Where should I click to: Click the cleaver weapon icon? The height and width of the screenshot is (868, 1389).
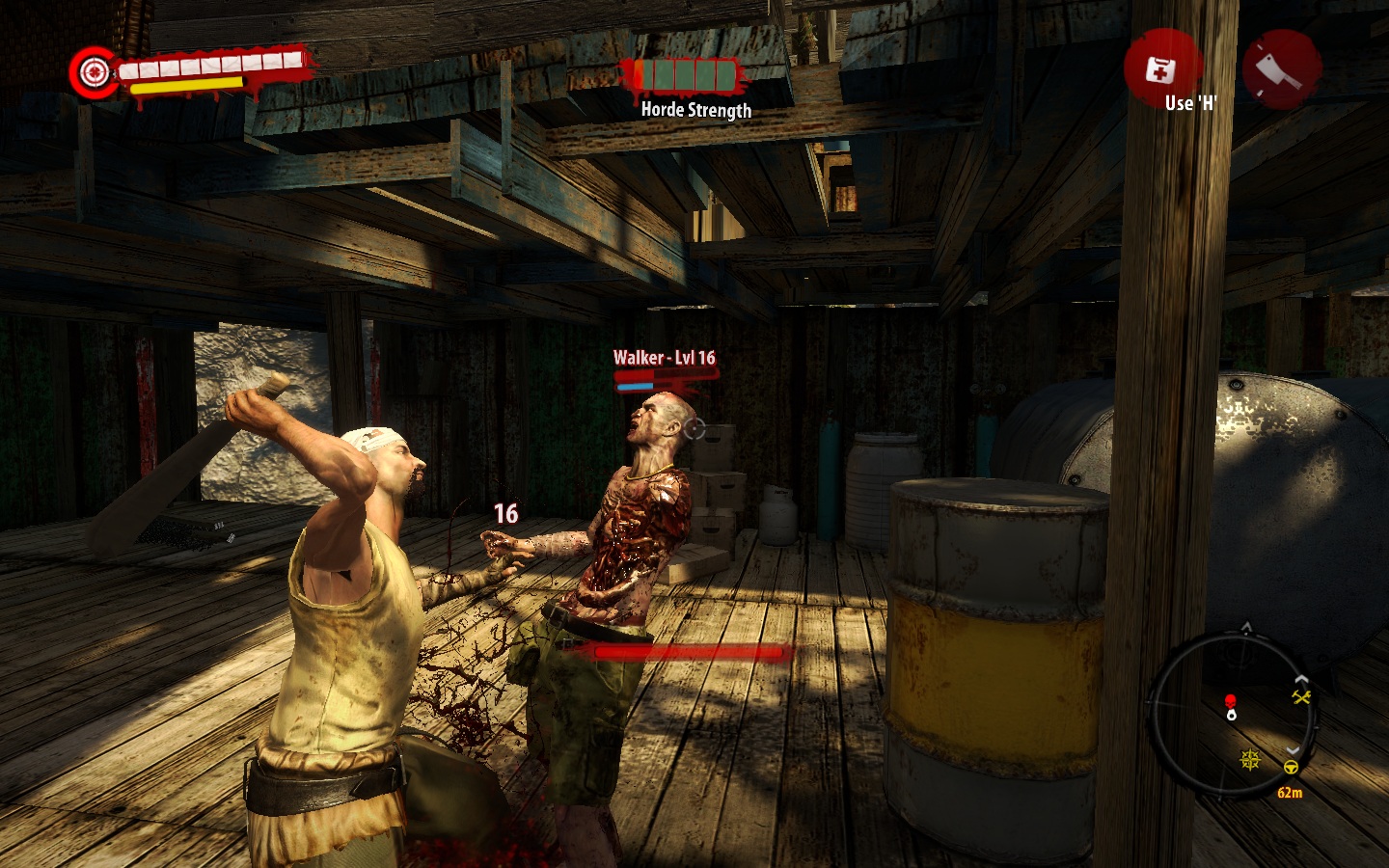pyautogui.click(x=1281, y=68)
